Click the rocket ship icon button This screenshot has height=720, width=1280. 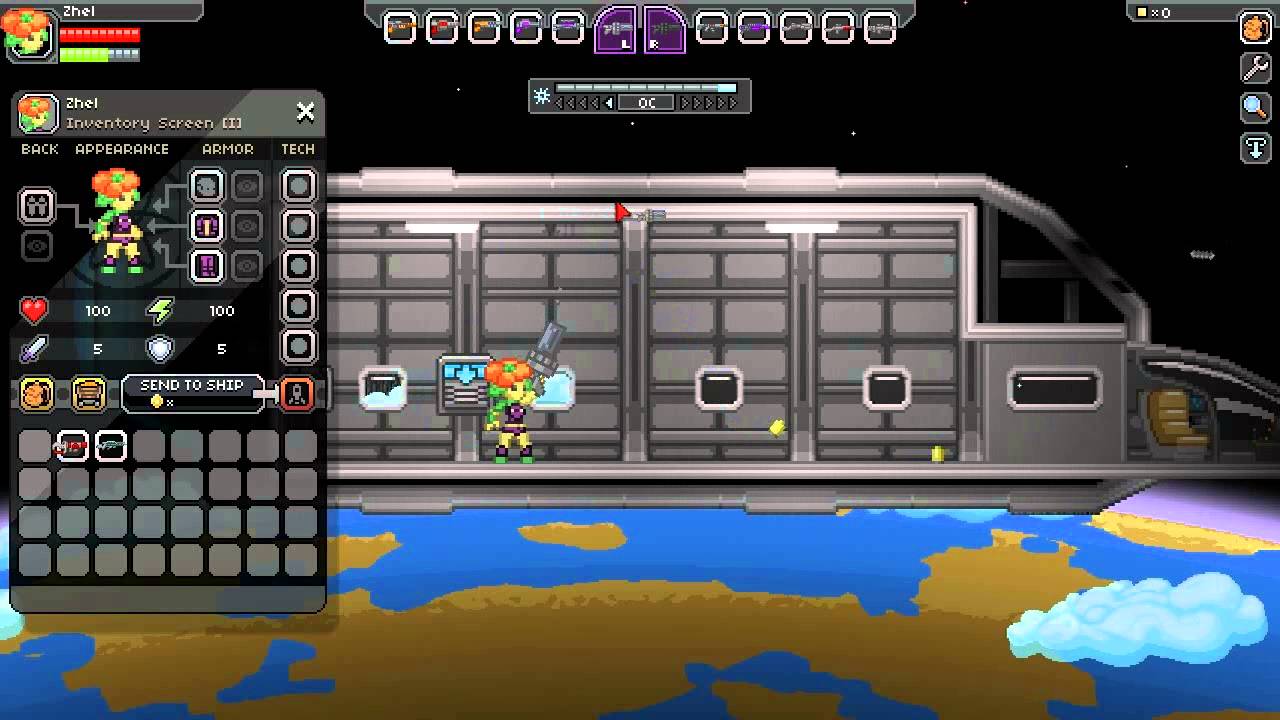tap(298, 394)
